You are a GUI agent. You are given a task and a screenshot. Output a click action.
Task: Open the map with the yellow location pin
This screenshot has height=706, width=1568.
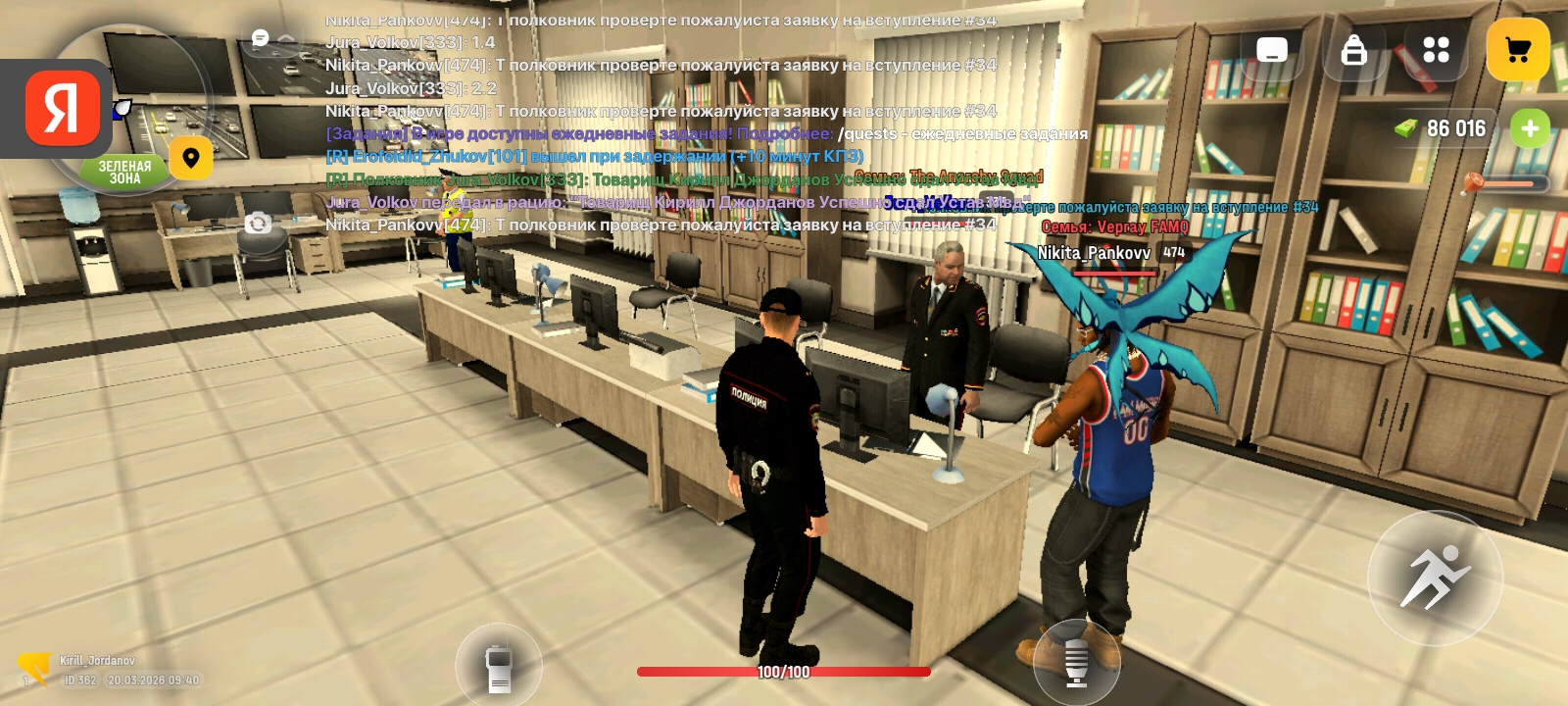(191, 158)
